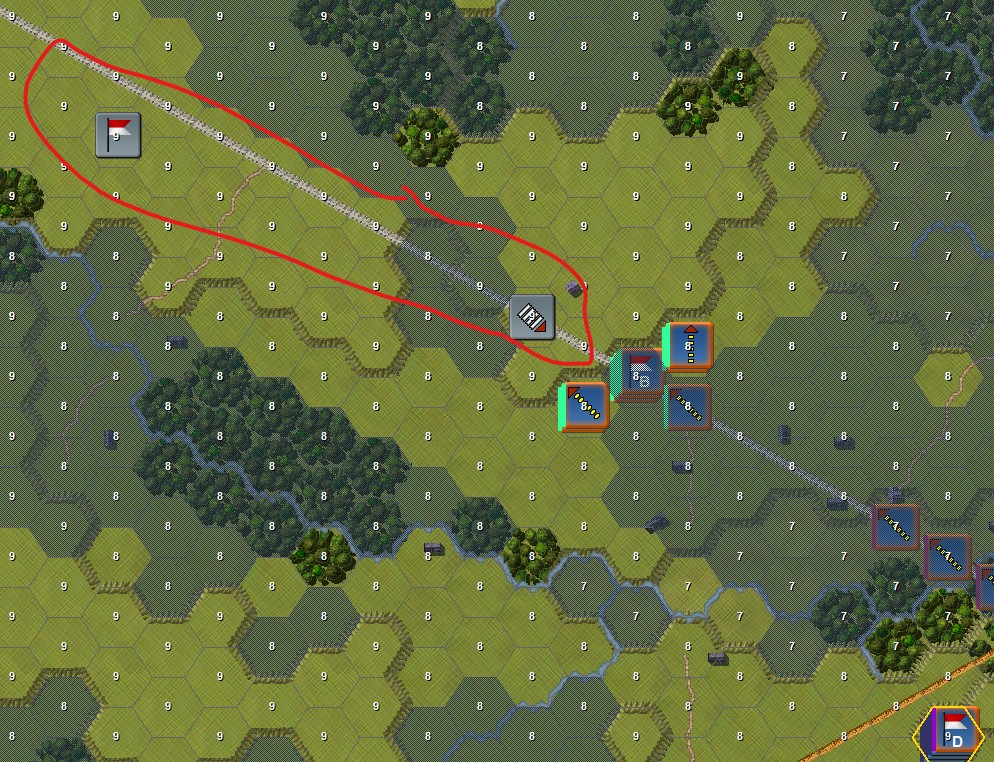Select the gray flag objective marker
Screen dimensions: 994x762
point(118,135)
